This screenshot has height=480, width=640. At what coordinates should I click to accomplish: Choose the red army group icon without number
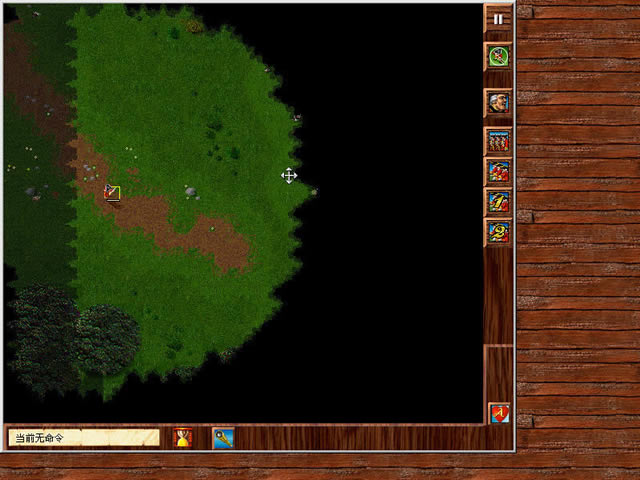[x=498, y=171]
